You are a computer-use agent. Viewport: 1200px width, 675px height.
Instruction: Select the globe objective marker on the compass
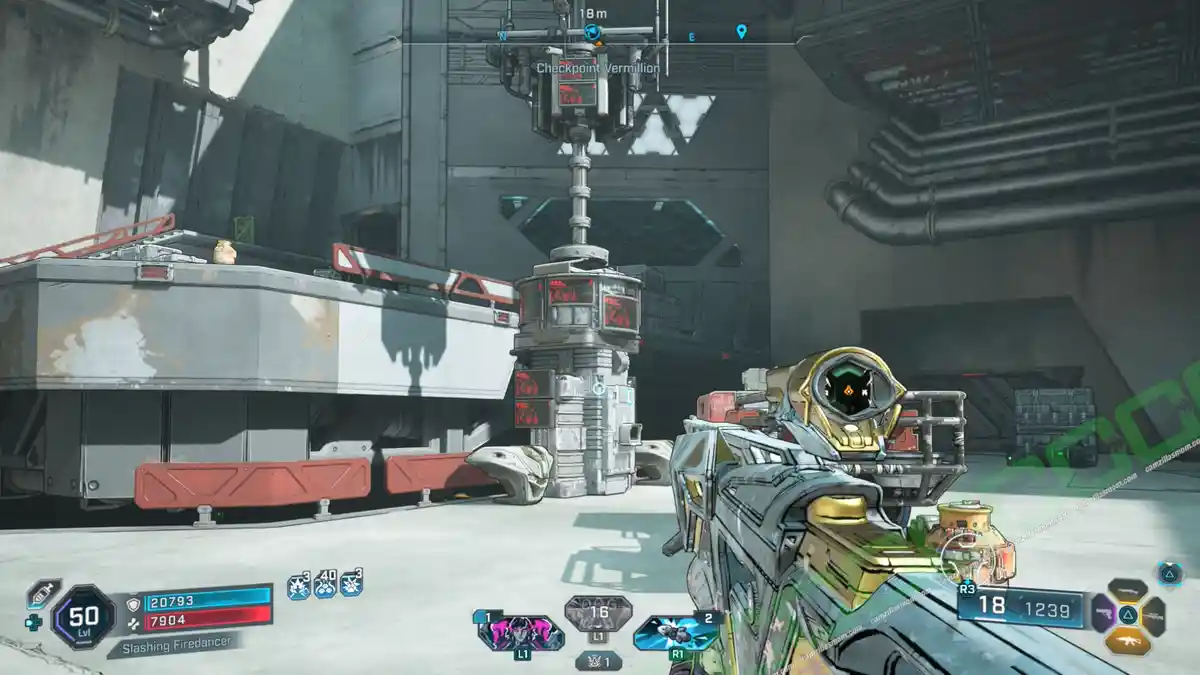[x=592, y=33]
